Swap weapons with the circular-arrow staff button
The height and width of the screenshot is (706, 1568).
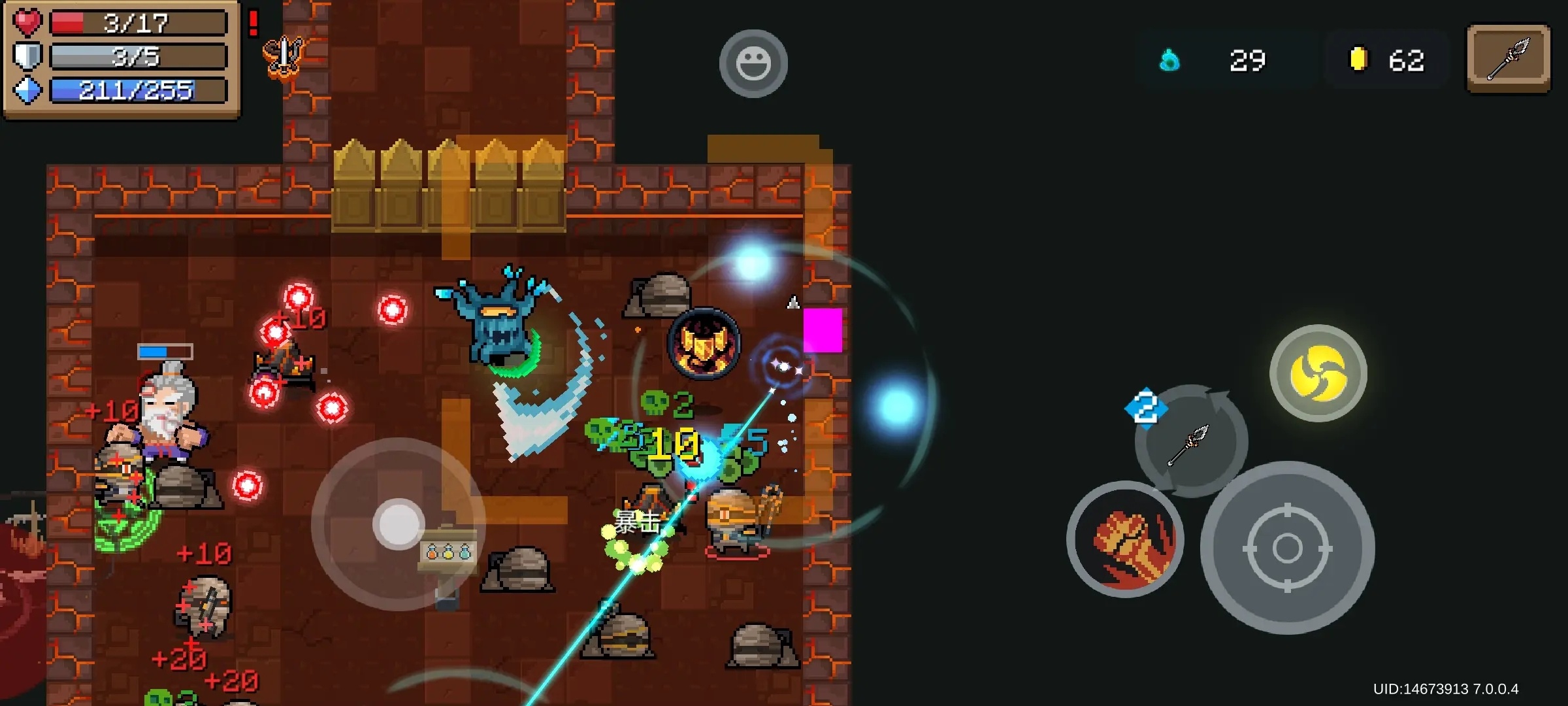click(1191, 442)
